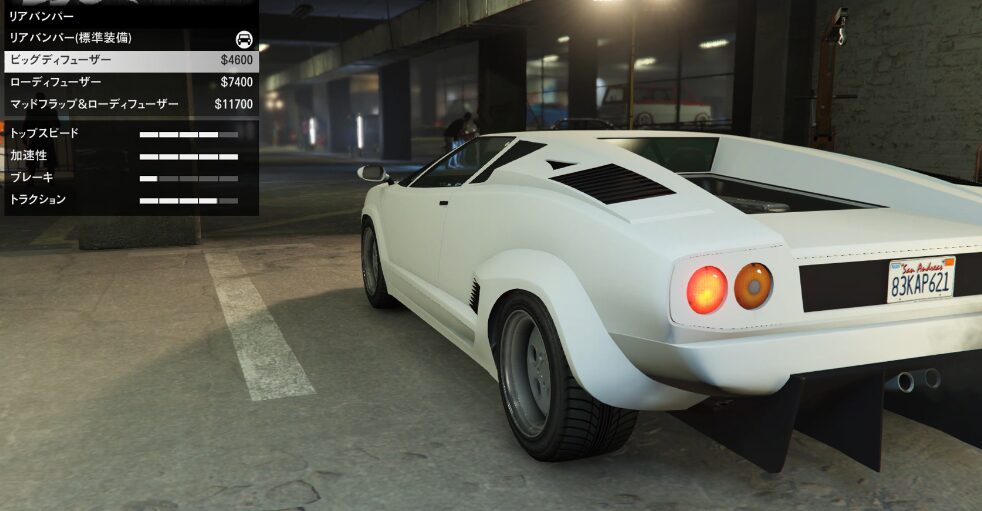
Task: Pick the ローディフューザー $7400 upgrade
Action: [128, 82]
